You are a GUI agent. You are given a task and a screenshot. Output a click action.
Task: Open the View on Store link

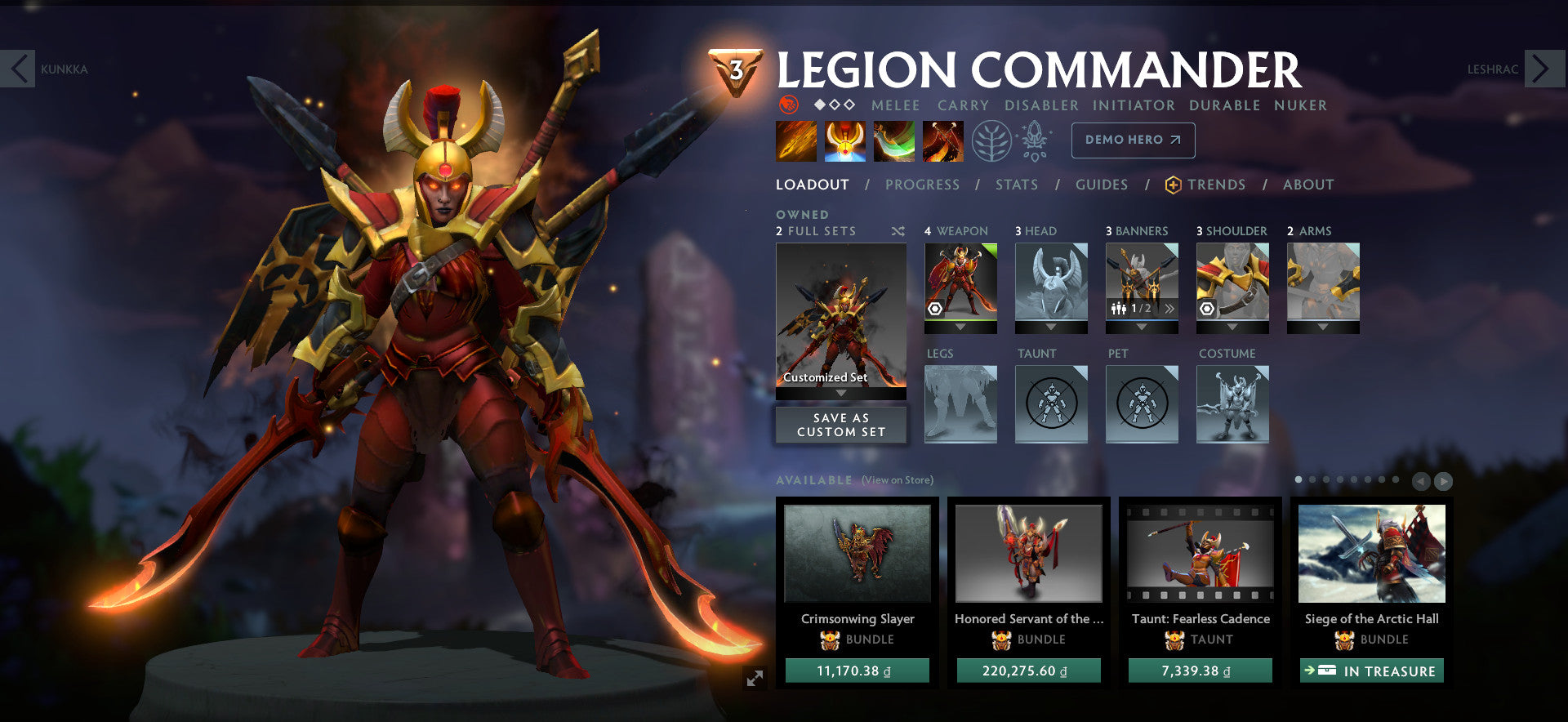pos(898,481)
